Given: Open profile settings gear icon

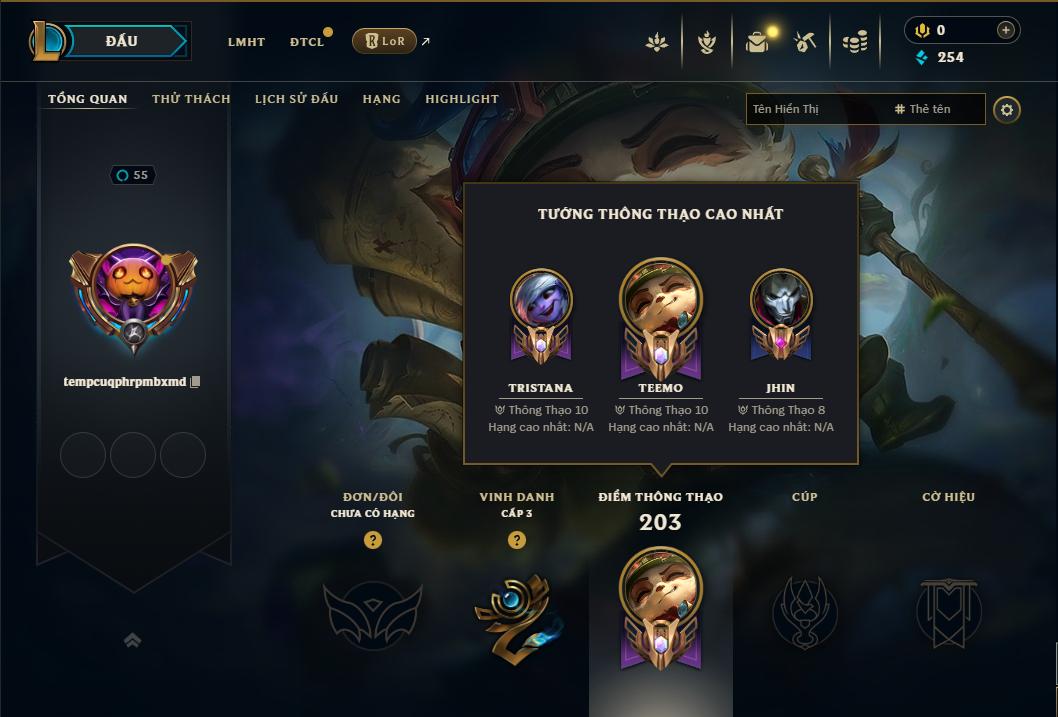Looking at the screenshot, I should pyautogui.click(x=1007, y=109).
